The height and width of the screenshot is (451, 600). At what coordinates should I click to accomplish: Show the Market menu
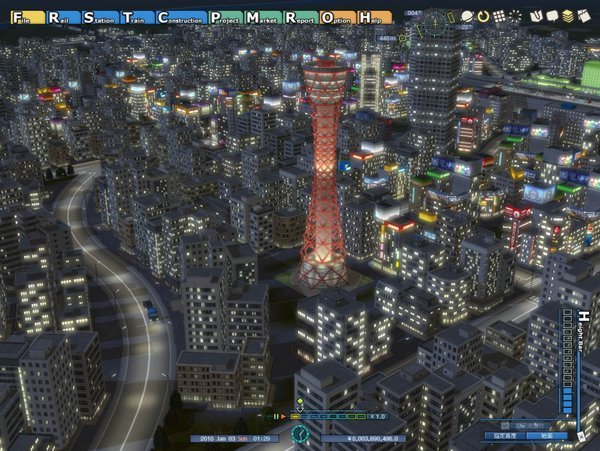tap(263, 18)
